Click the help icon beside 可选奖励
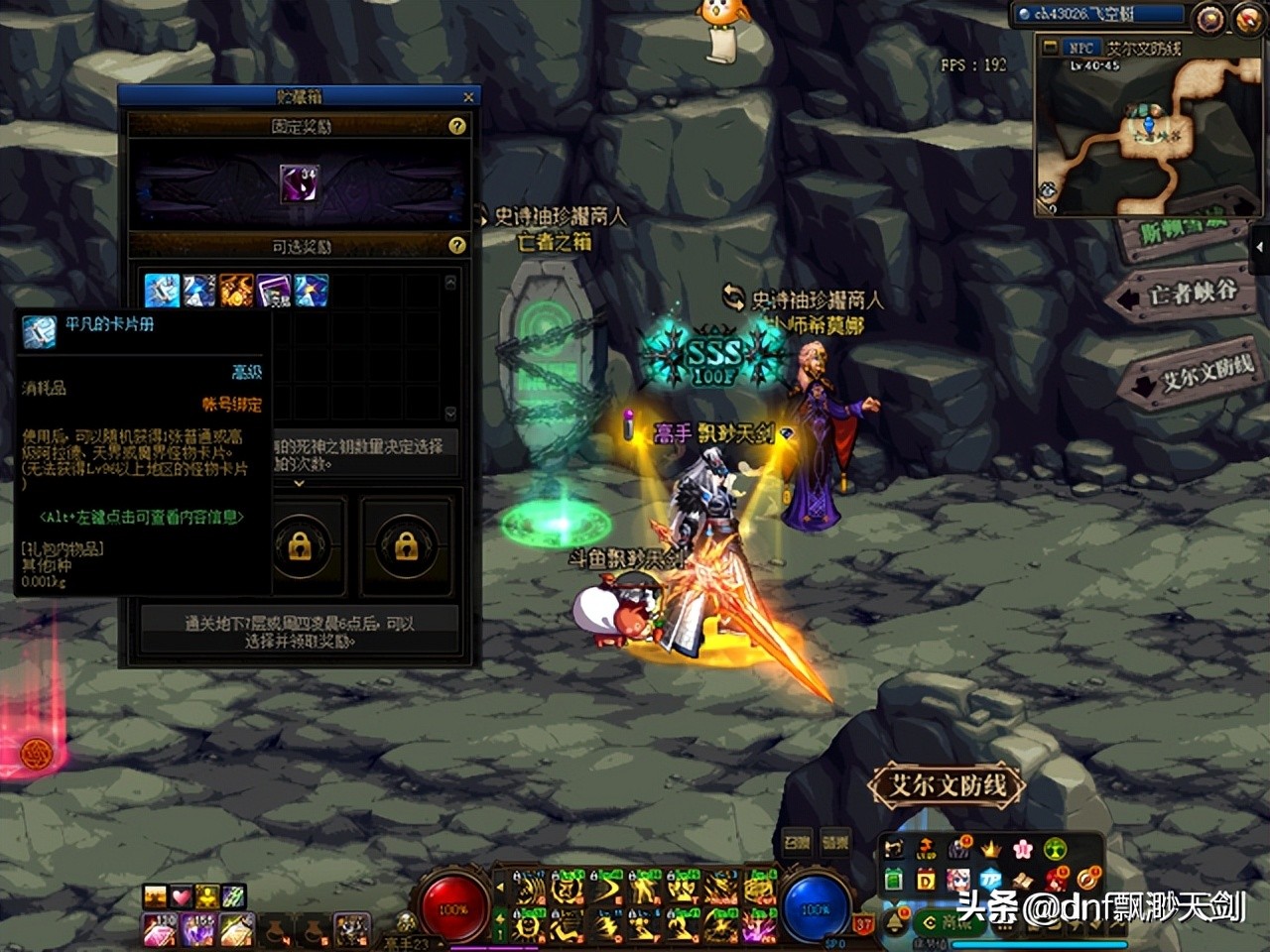The height and width of the screenshot is (952, 1270). pos(457,245)
